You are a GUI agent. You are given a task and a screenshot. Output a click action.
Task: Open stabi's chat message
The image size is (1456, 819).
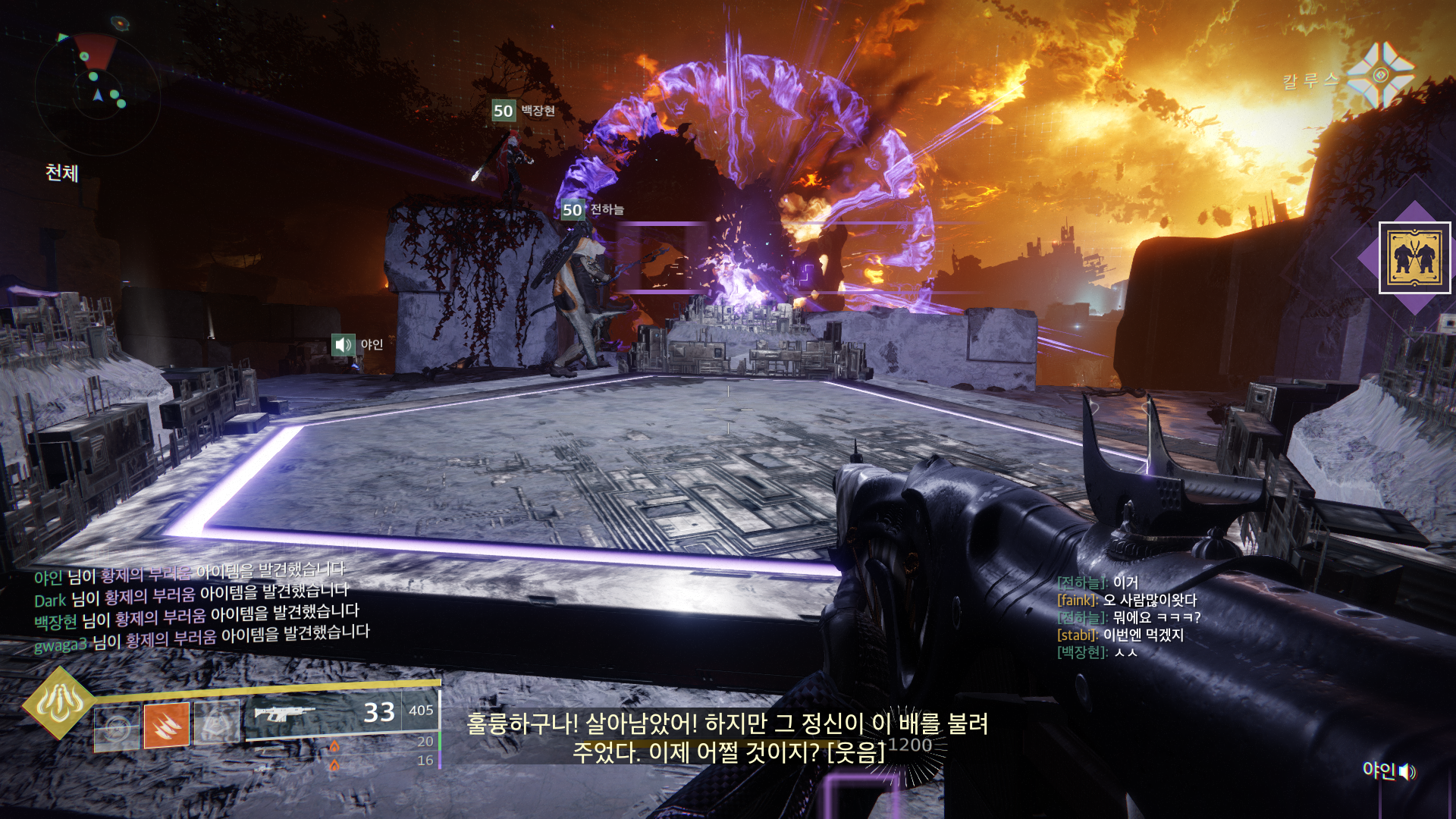pyautogui.click(x=1120, y=635)
